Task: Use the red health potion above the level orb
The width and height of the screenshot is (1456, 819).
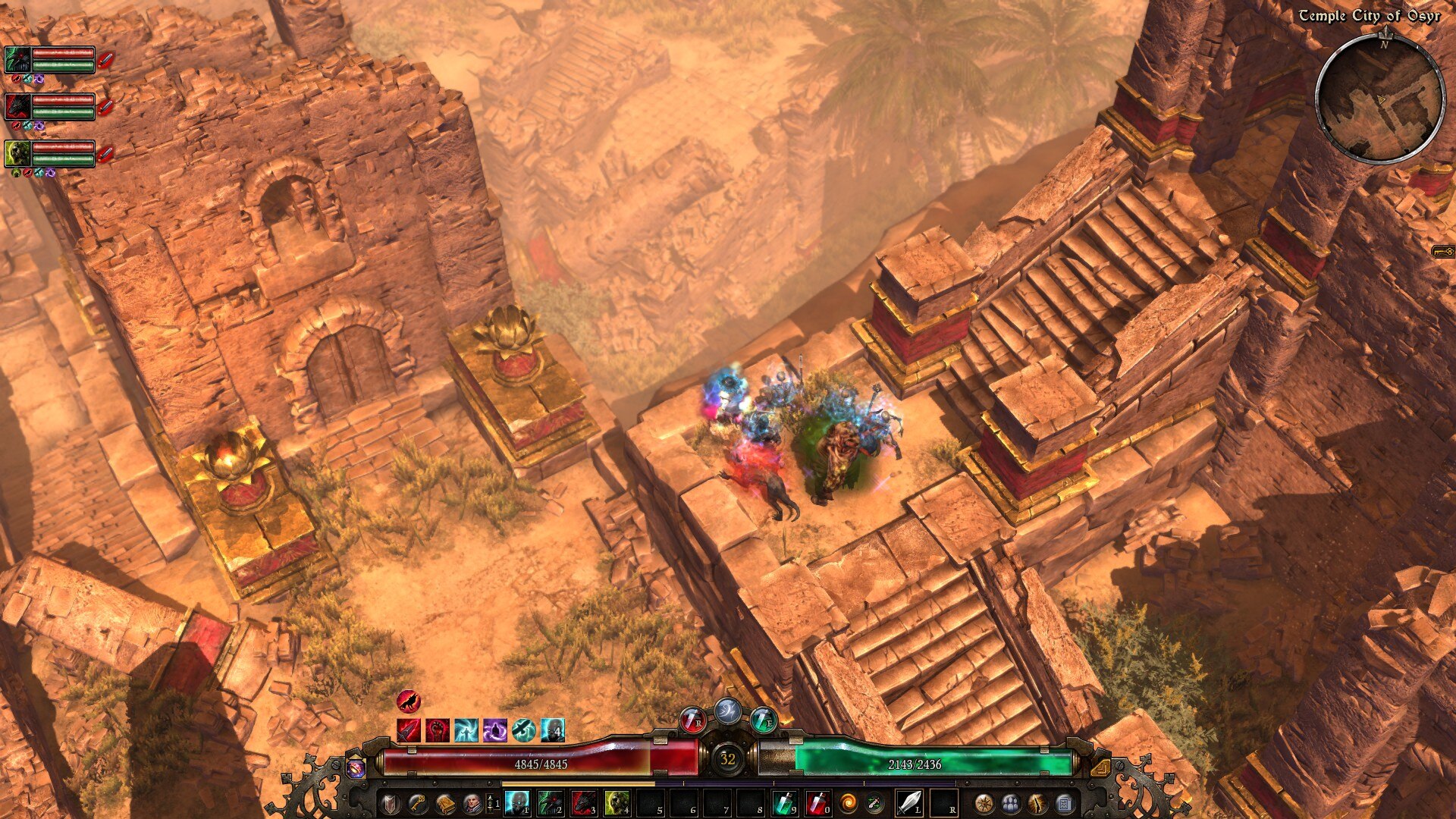Action: (x=692, y=720)
